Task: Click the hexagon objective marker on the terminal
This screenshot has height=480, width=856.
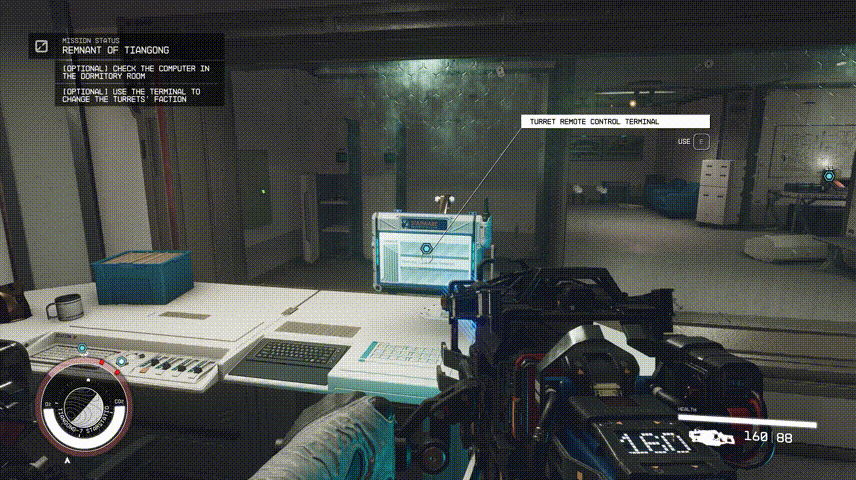Action: click(x=426, y=247)
